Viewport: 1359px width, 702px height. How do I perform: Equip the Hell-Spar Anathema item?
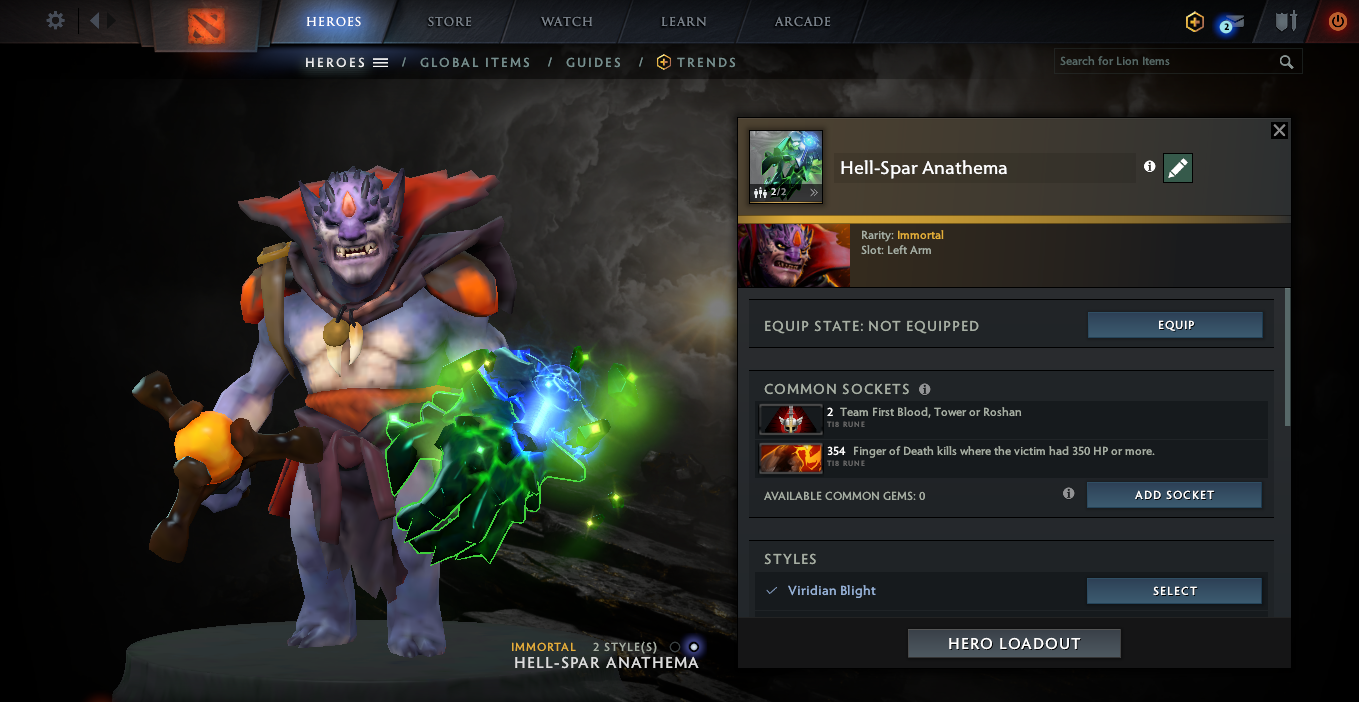[1175, 325]
